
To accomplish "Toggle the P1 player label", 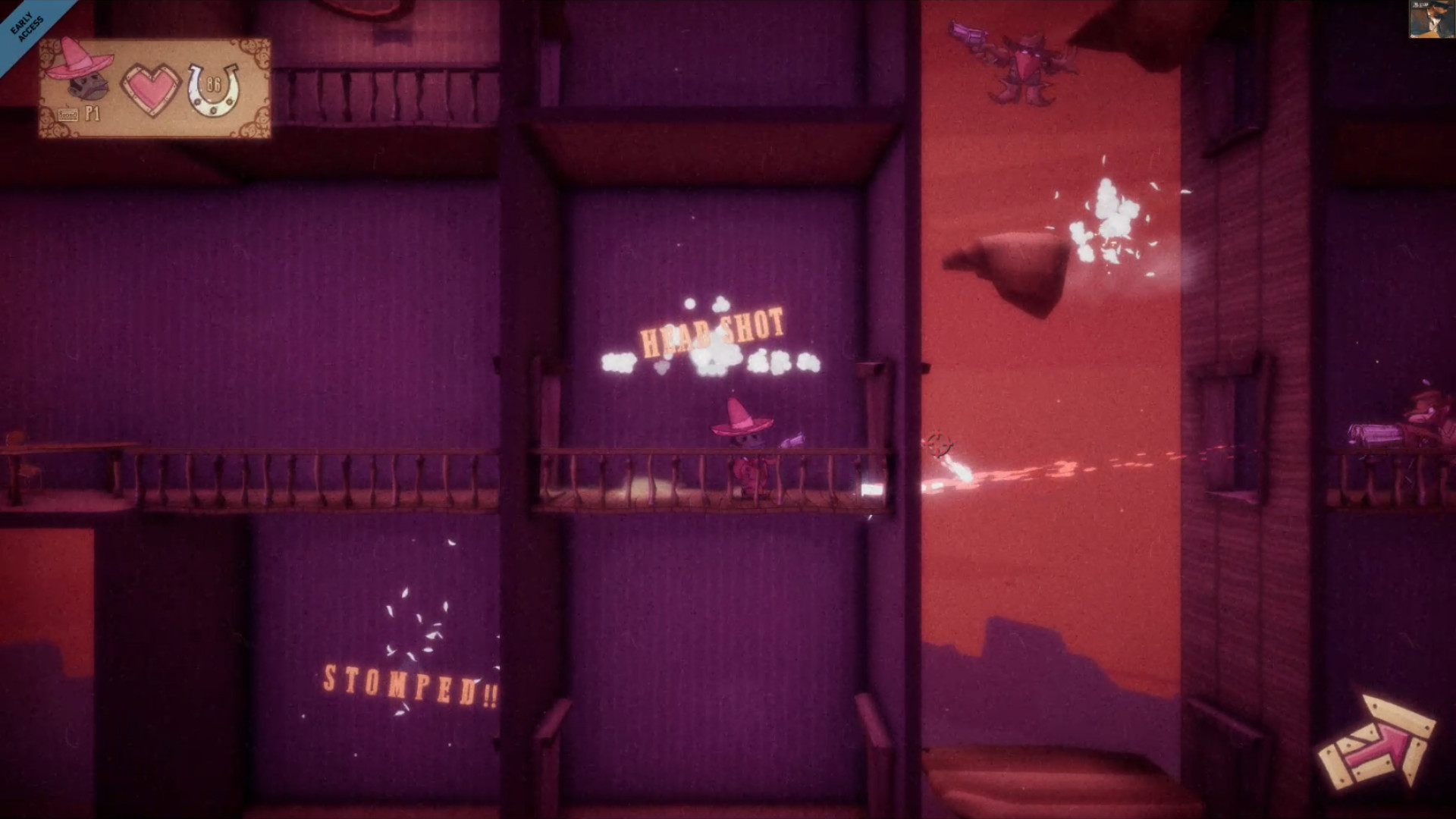I will (93, 112).
